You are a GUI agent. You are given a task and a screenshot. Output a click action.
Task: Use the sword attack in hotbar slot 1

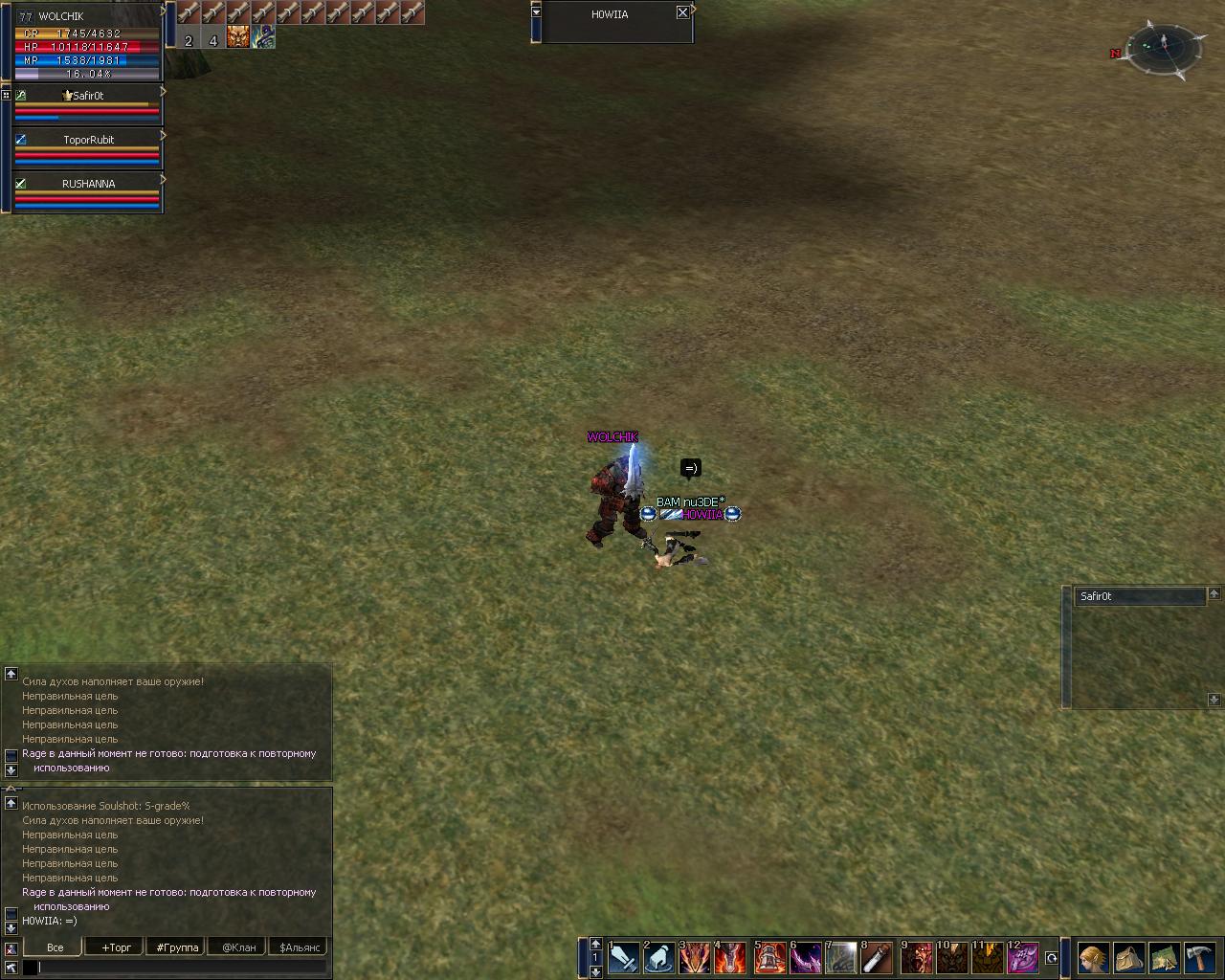point(623,957)
